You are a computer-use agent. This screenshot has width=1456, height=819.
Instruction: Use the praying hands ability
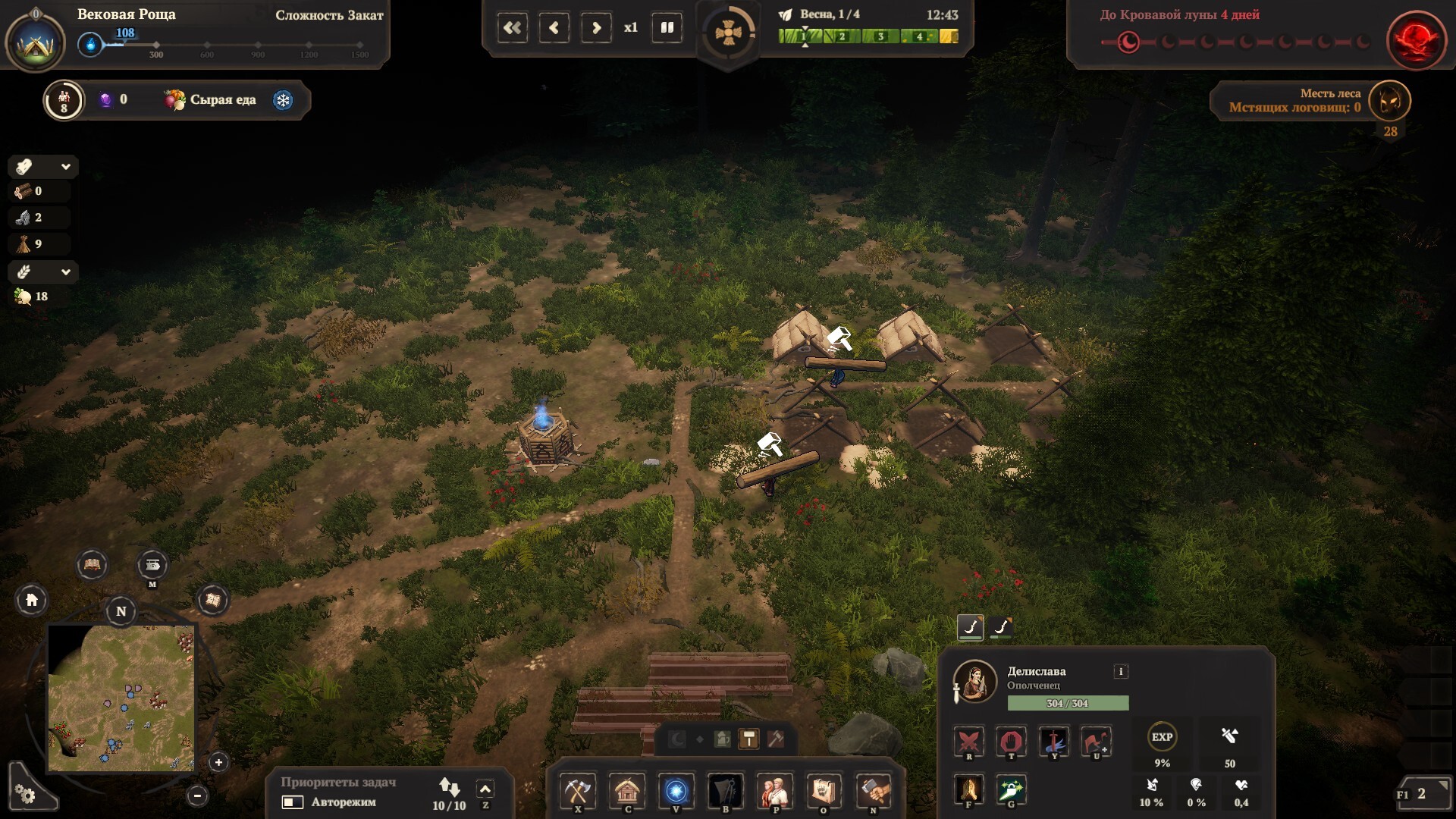coord(968,789)
